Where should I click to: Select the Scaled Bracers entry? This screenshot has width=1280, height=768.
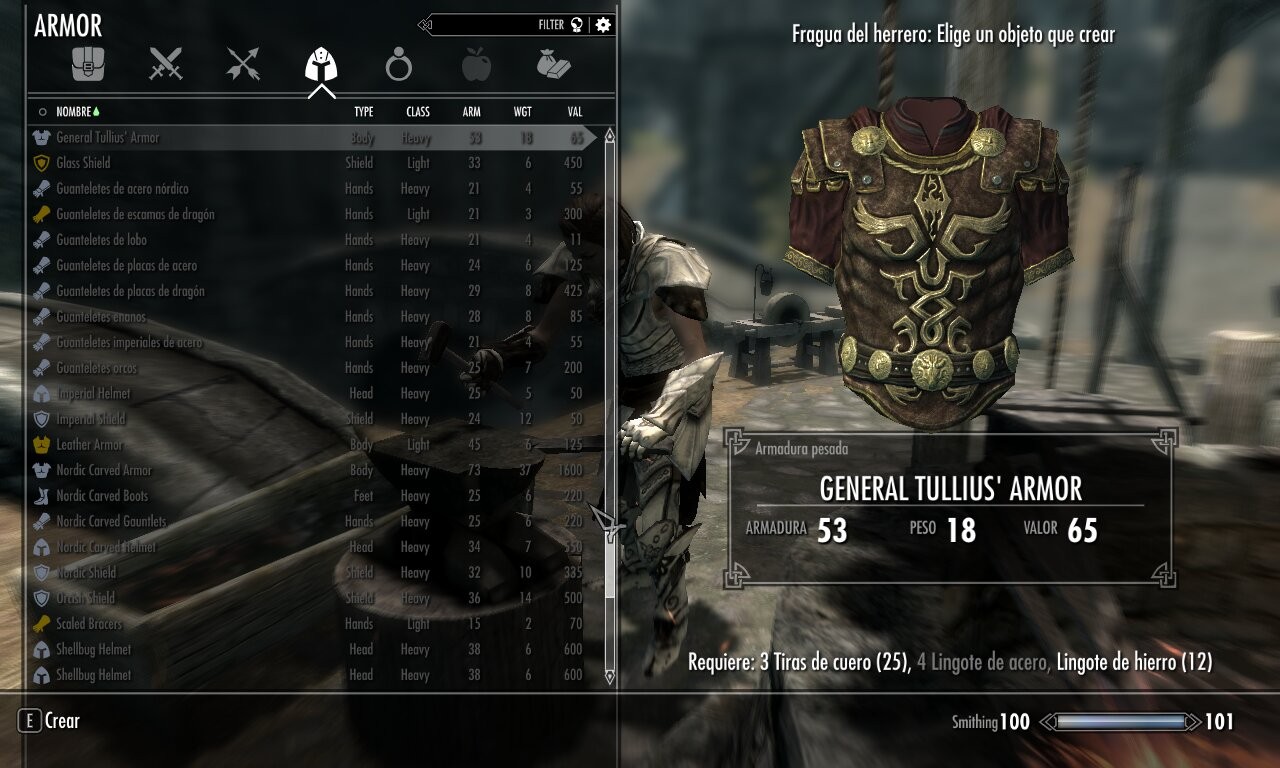click(x=89, y=624)
